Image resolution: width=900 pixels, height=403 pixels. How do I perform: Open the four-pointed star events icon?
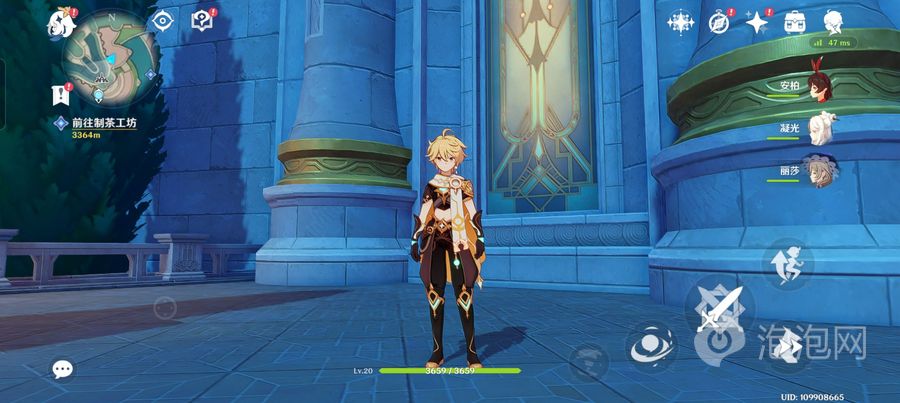click(757, 22)
